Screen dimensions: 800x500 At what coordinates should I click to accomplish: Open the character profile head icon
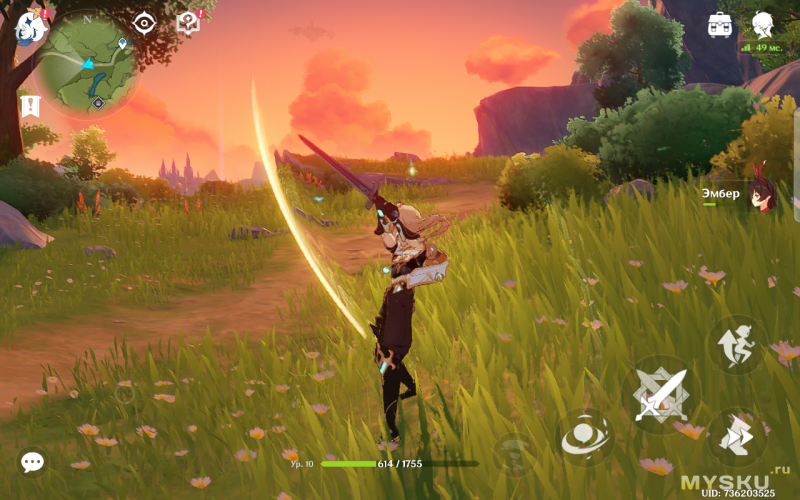click(x=764, y=24)
